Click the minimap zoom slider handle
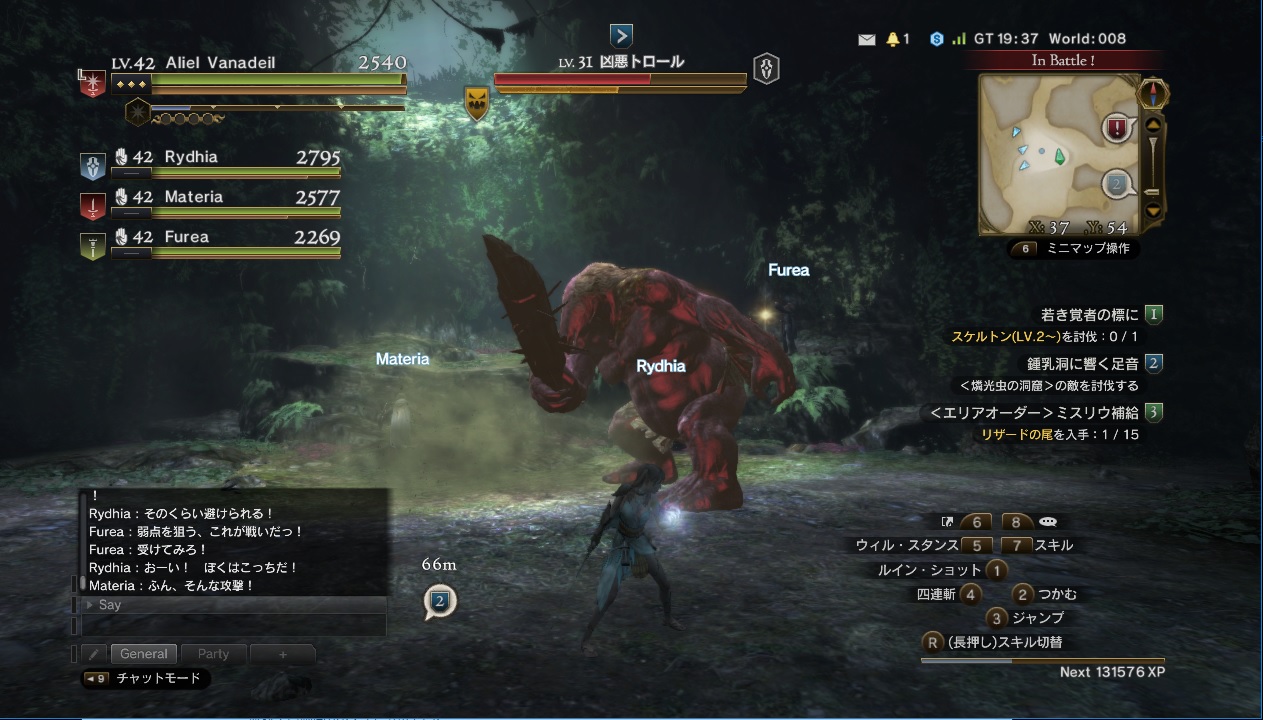Image resolution: width=1263 pixels, height=720 pixels. pyautogui.click(x=1152, y=192)
